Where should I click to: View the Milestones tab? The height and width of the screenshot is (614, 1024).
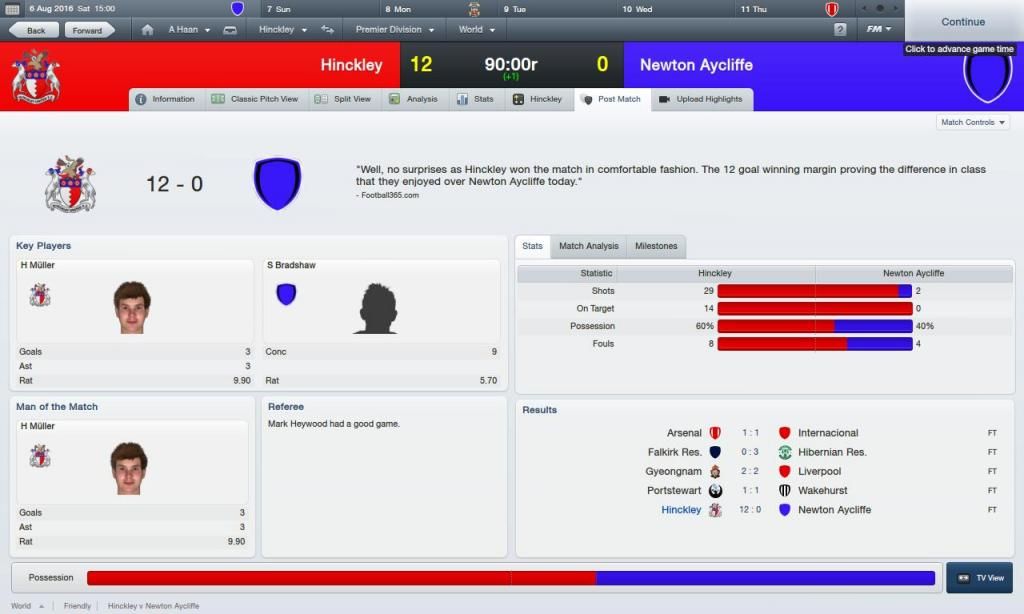(656, 246)
